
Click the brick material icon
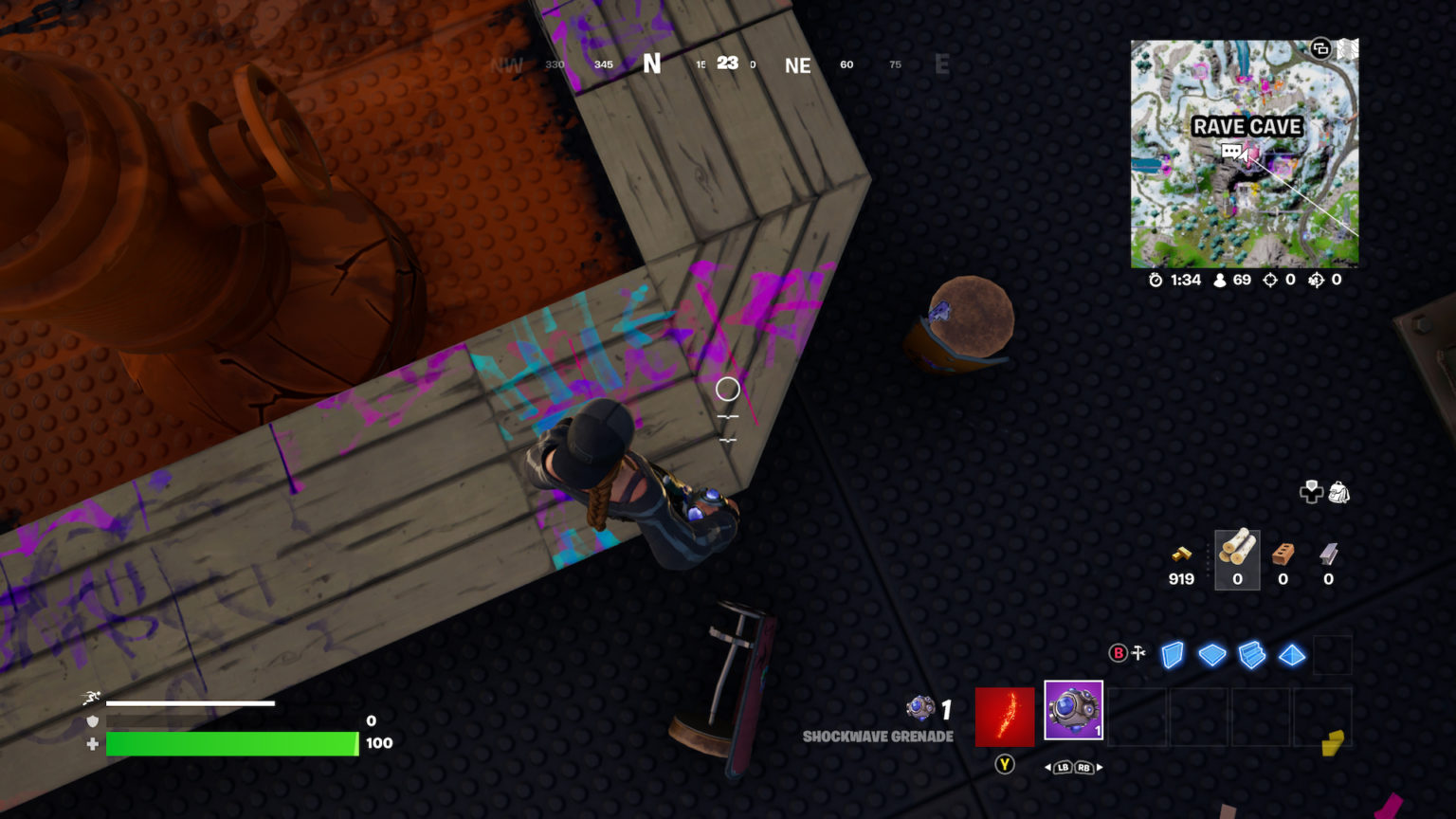[1283, 555]
